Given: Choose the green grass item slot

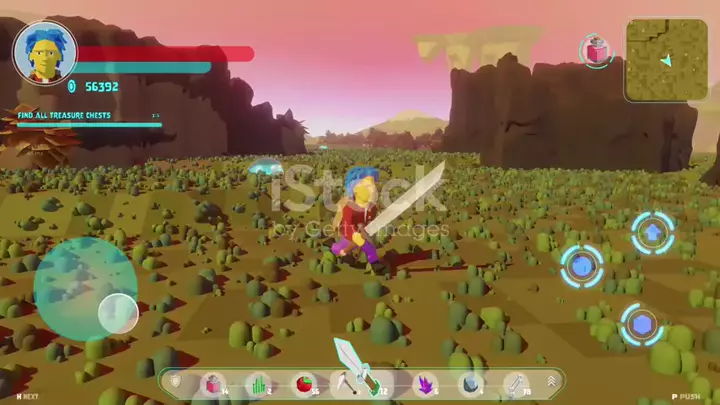Looking at the screenshot, I should [259, 383].
